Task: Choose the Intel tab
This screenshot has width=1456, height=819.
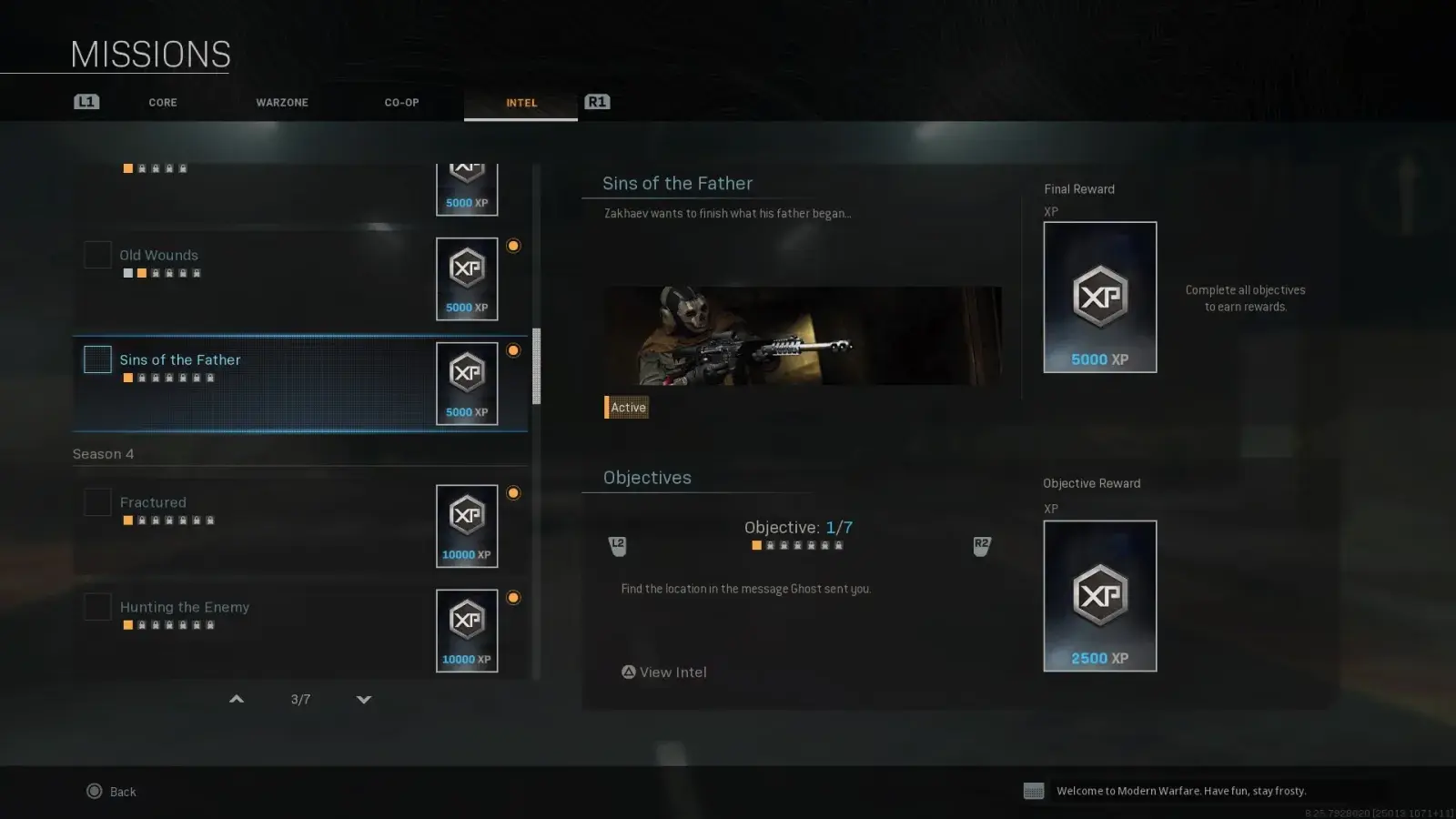Action: click(x=521, y=103)
